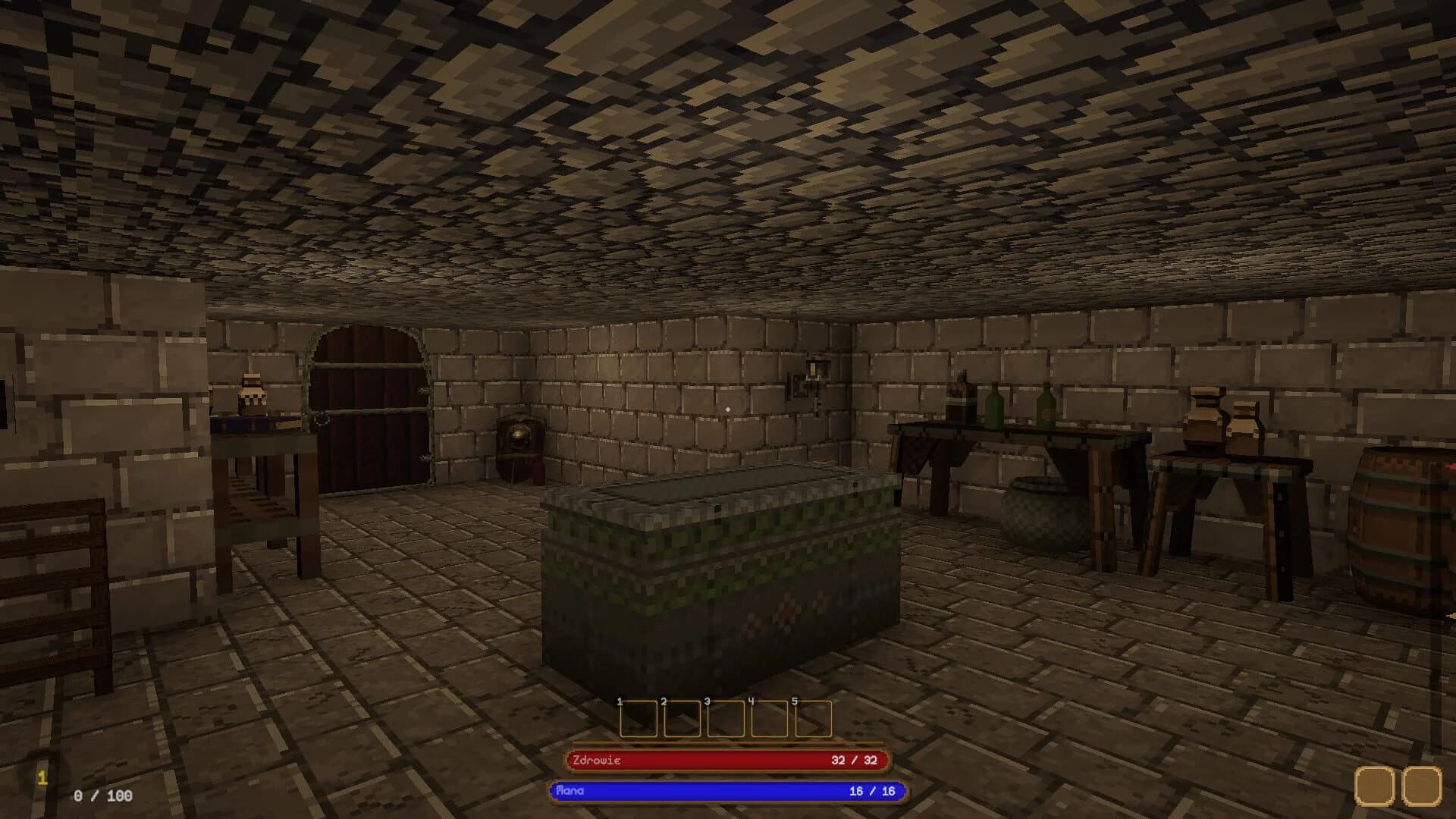Click the yellow level 1 indicator
1456x819 pixels.
coord(44,776)
